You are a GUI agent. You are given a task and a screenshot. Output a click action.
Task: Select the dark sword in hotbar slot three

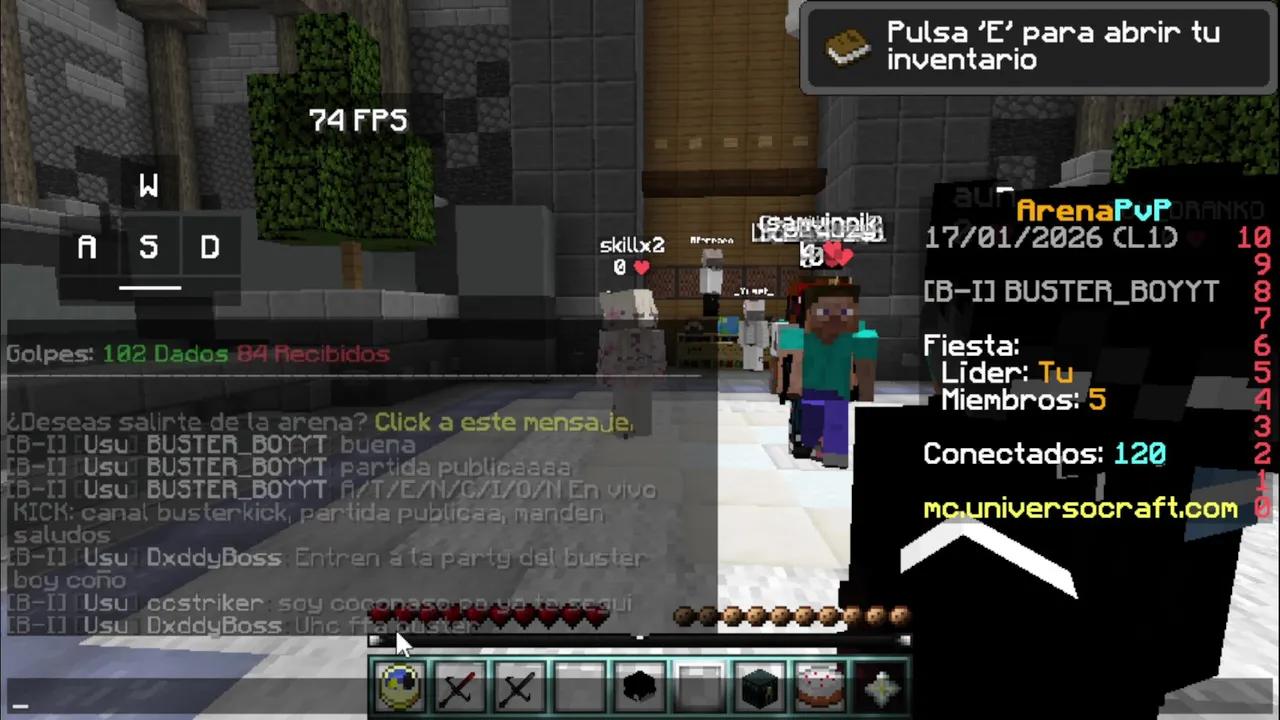519,686
